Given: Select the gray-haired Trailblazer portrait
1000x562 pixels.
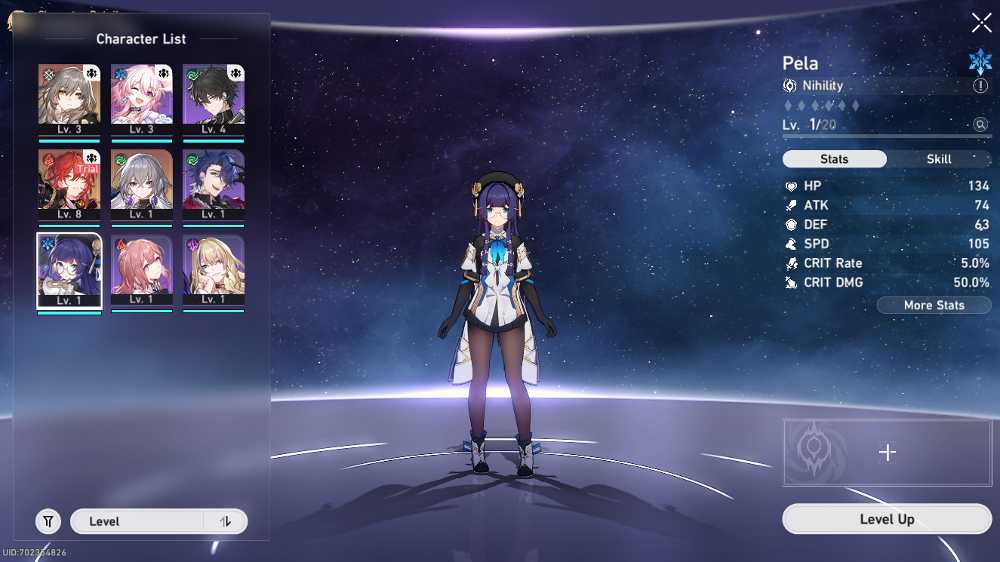Looking at the screenshot, I should (x=70, y=97).
